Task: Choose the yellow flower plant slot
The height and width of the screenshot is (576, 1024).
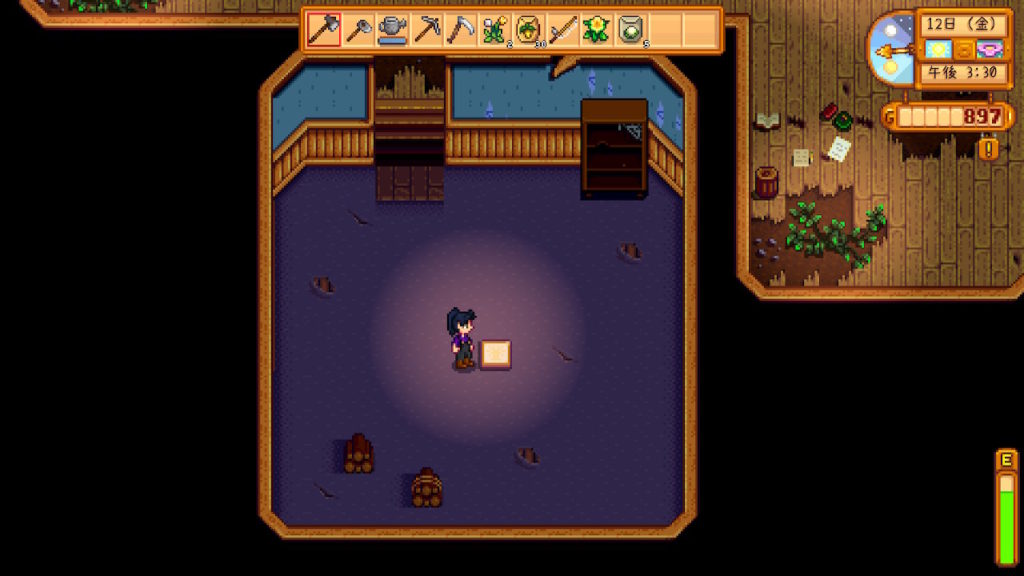Action: 597,29
